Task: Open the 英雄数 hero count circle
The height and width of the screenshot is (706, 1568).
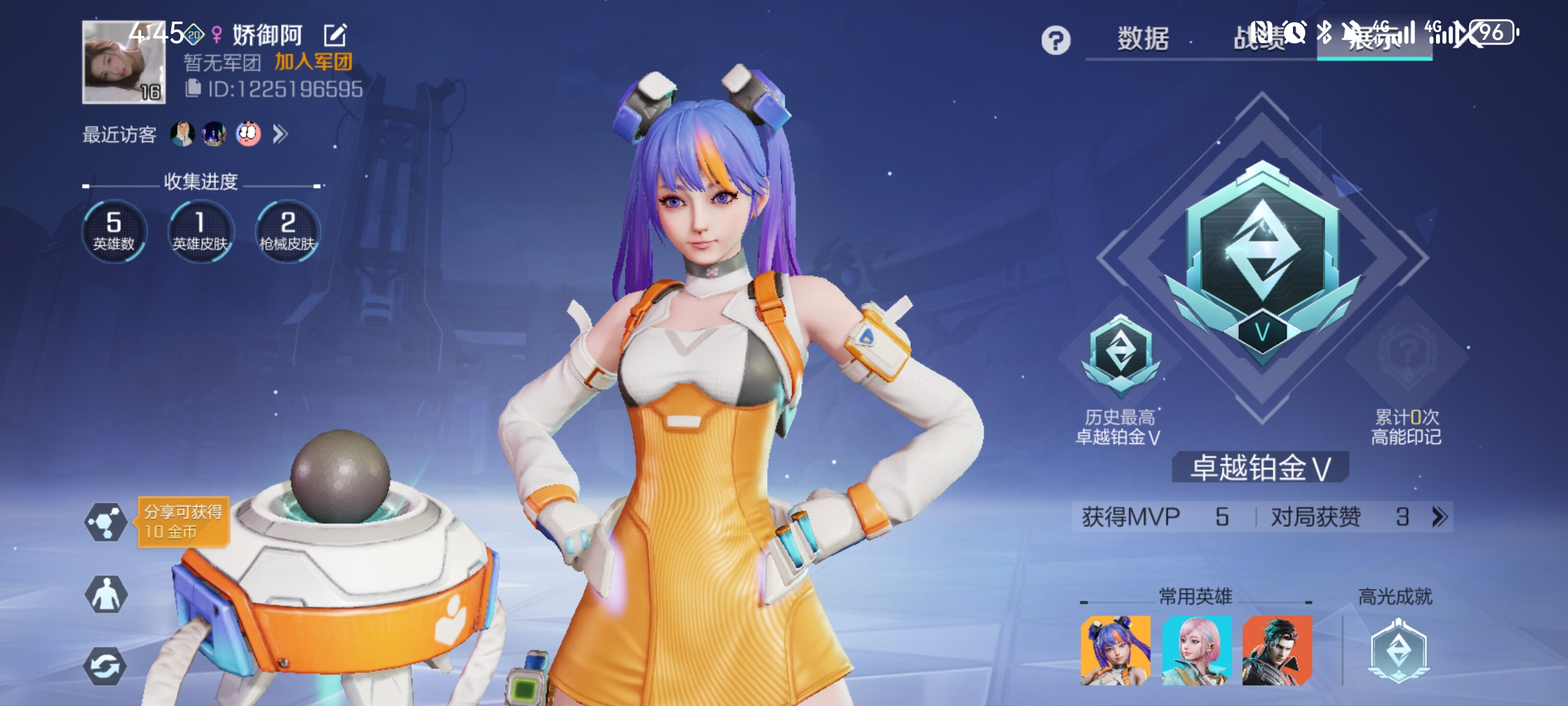Action: coord(114,231)
